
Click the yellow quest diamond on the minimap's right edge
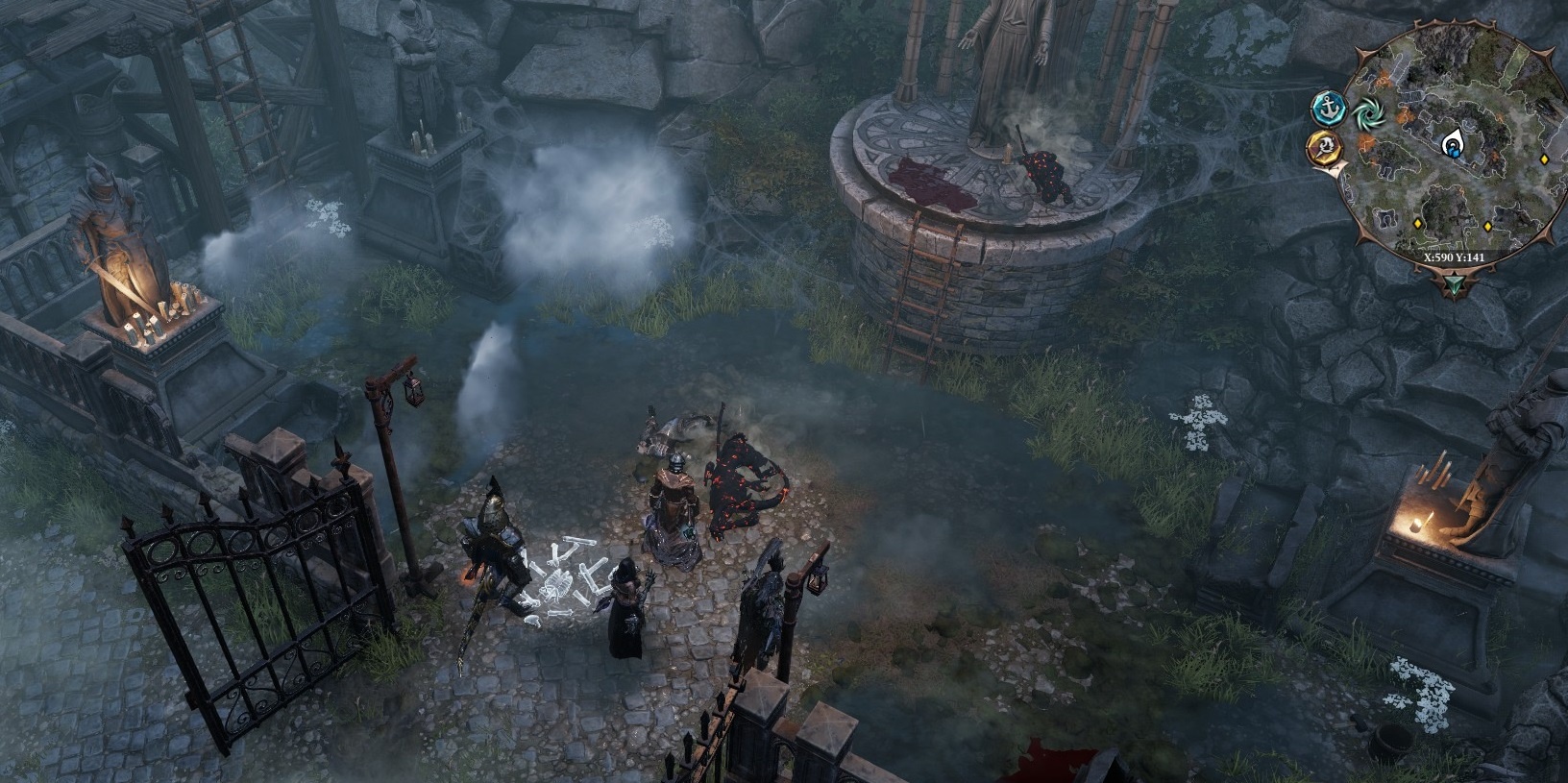pyautogui.click(x=1545, y=159)
